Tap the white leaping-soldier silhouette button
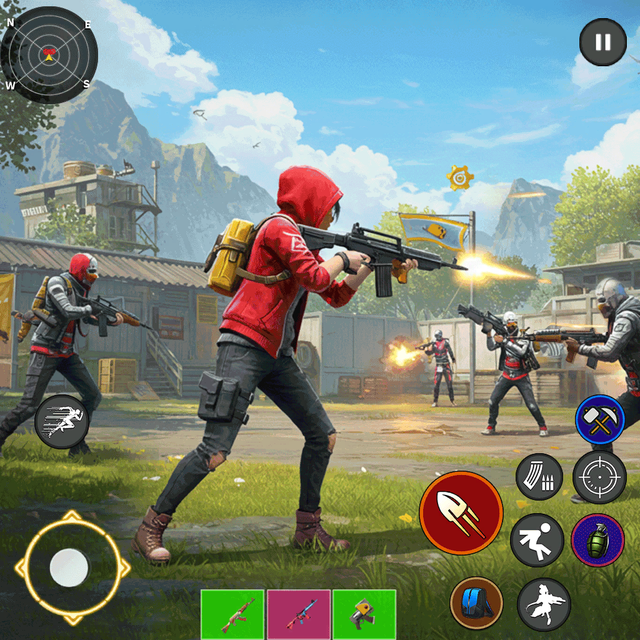Viewport: 640px width, 640px height. (x=544, y=604)
